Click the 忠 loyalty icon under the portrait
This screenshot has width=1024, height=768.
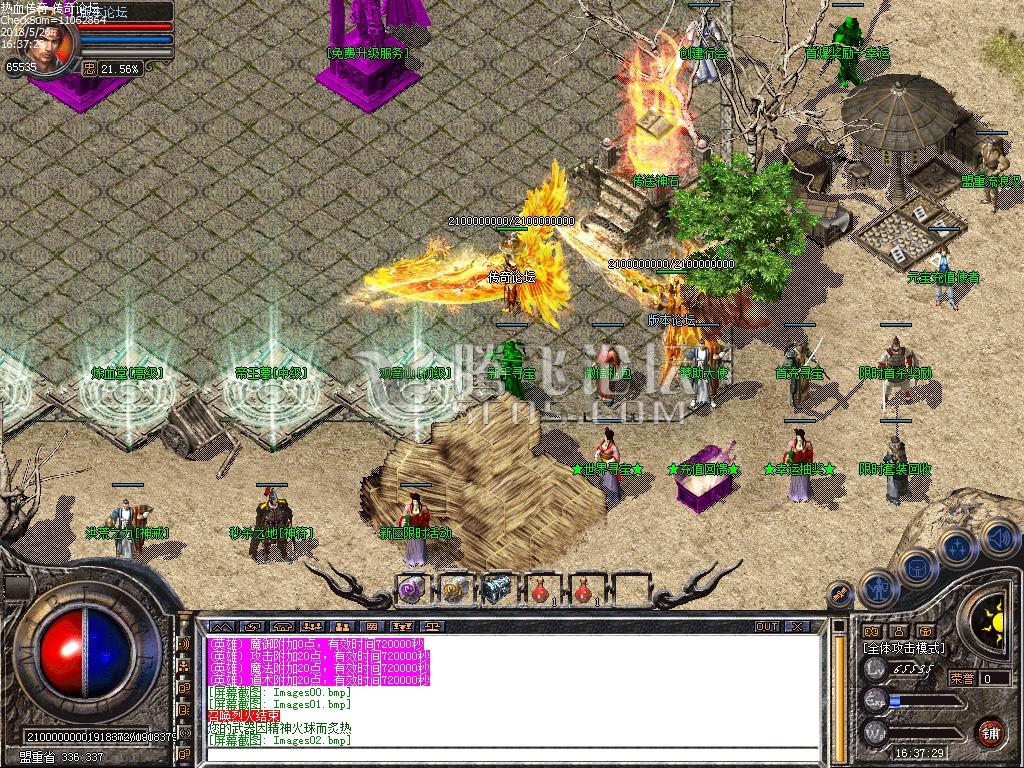(89, 69)
